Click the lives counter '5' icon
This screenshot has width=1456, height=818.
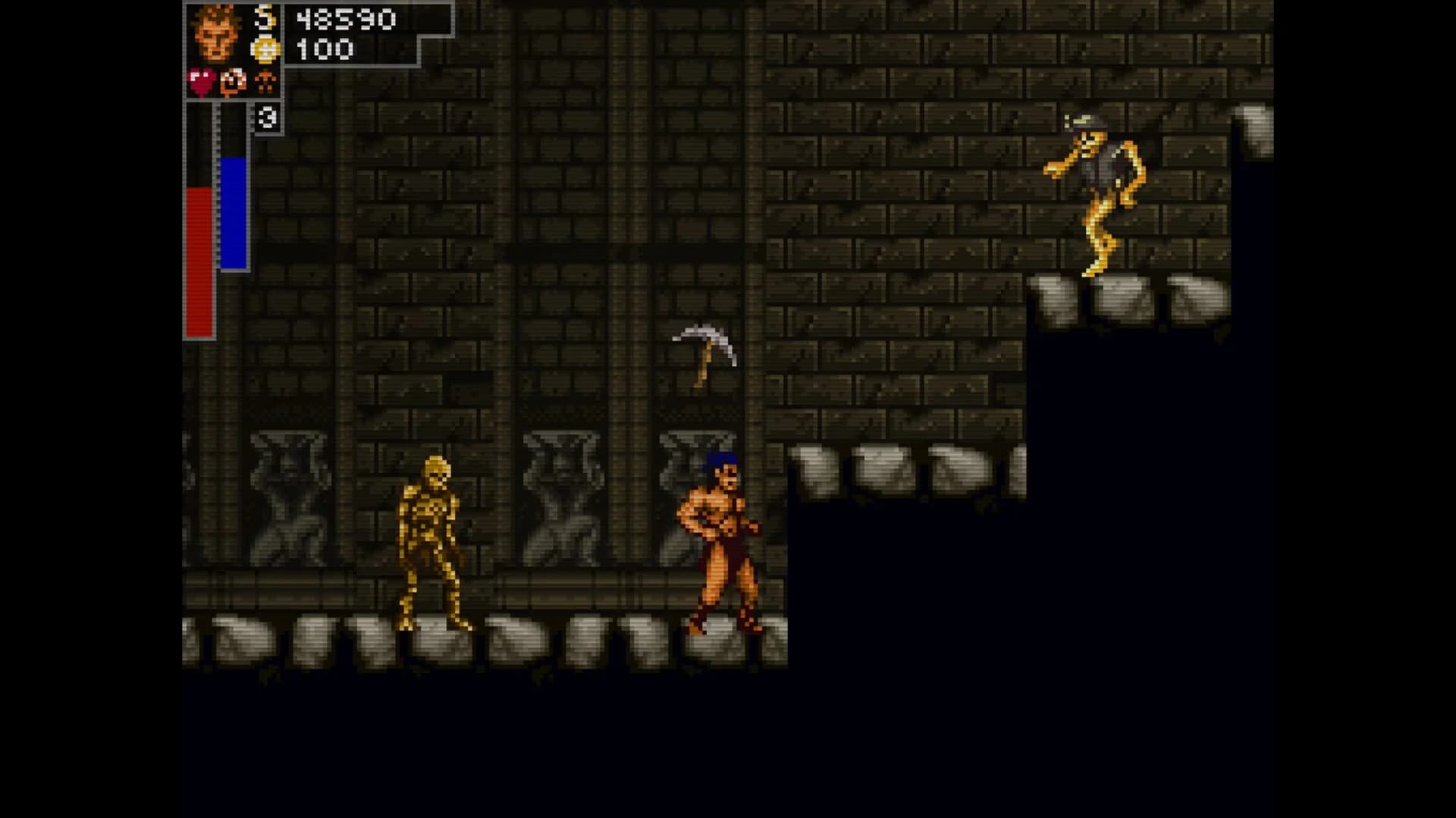[265, 15]
